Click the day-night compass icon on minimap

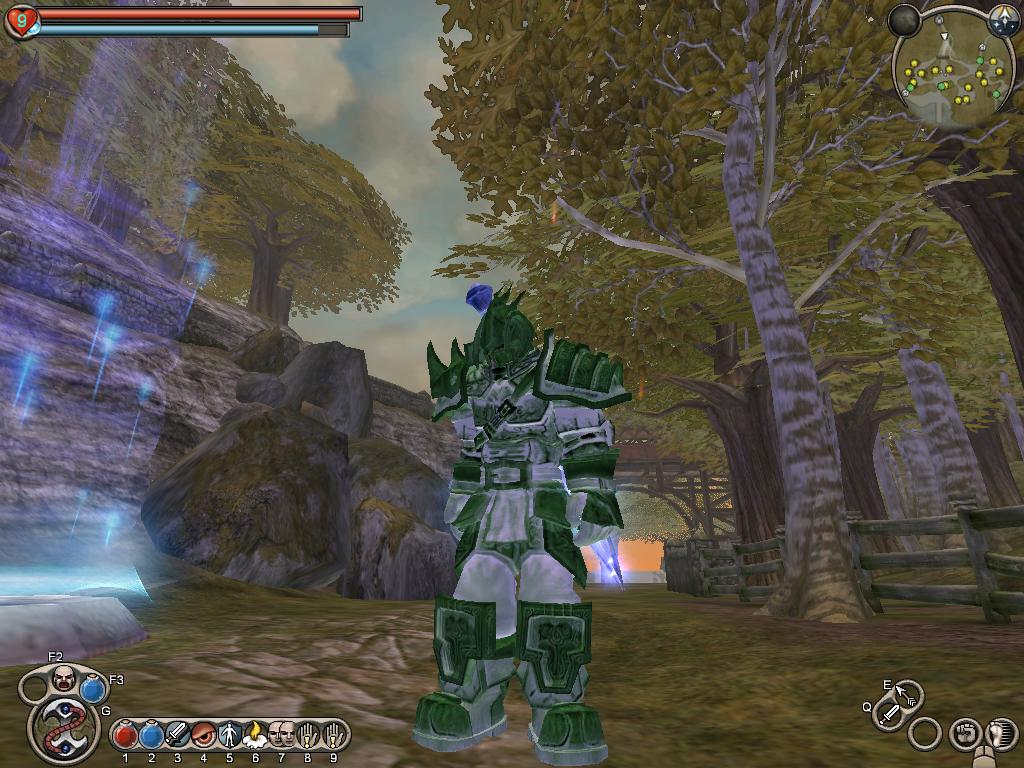click(1002, 21)
